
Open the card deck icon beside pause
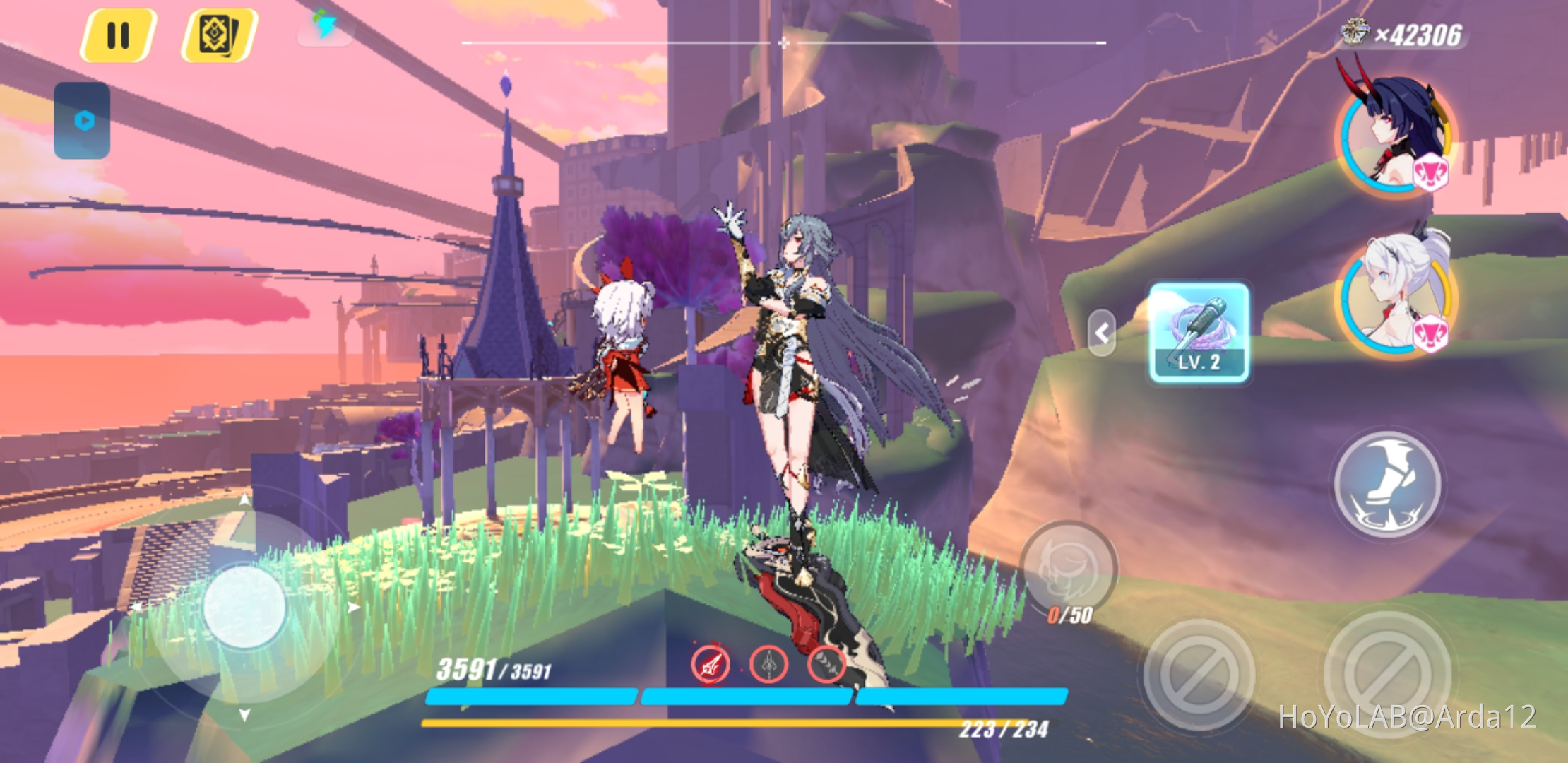click(219, 34)
